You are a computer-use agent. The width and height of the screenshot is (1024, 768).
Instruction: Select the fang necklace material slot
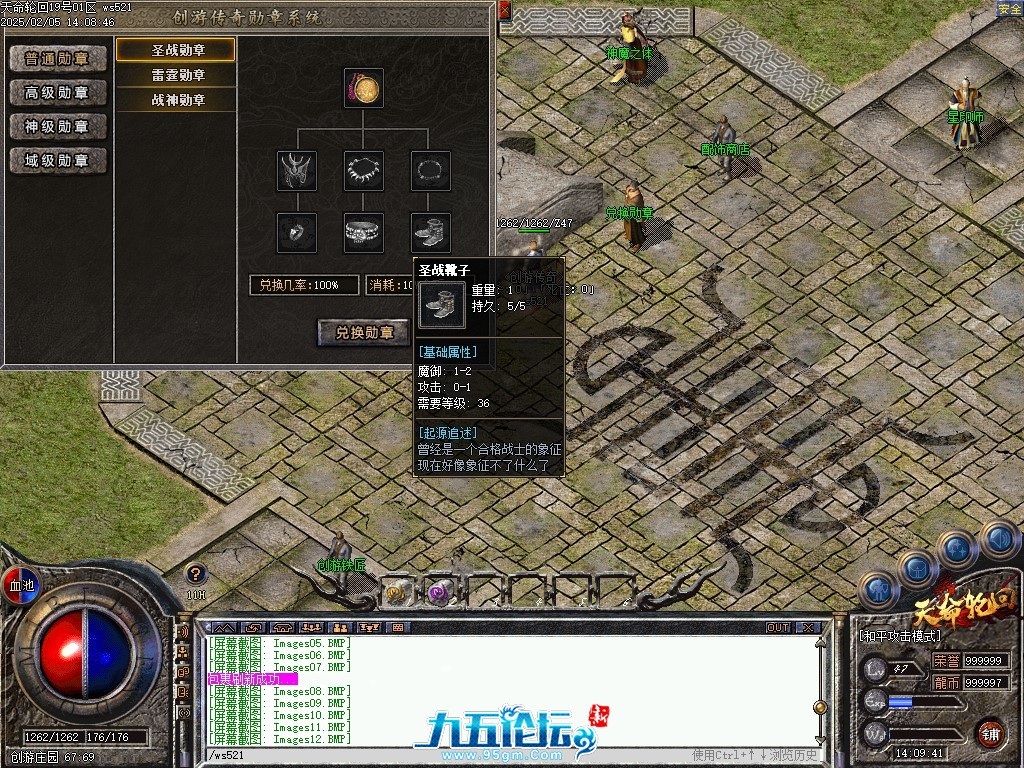pos(364,171)
